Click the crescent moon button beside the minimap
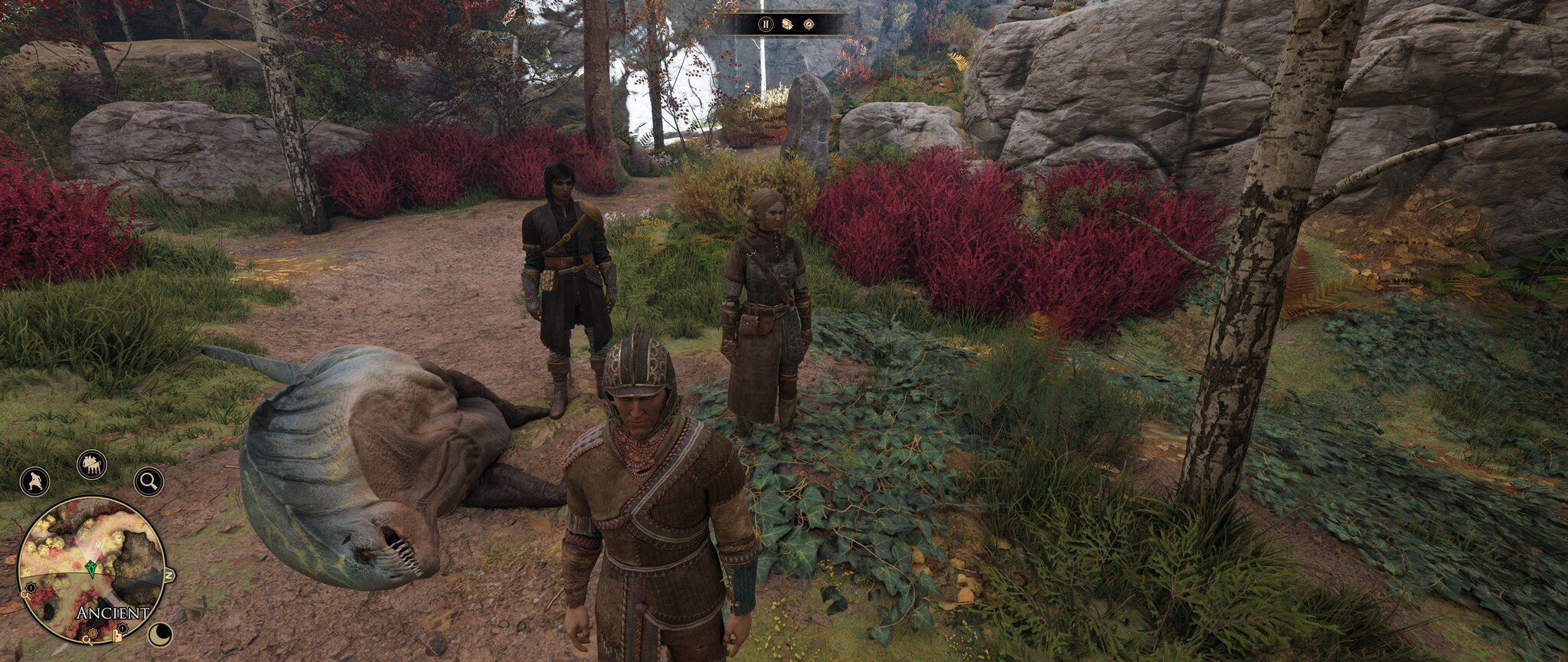 159,634
